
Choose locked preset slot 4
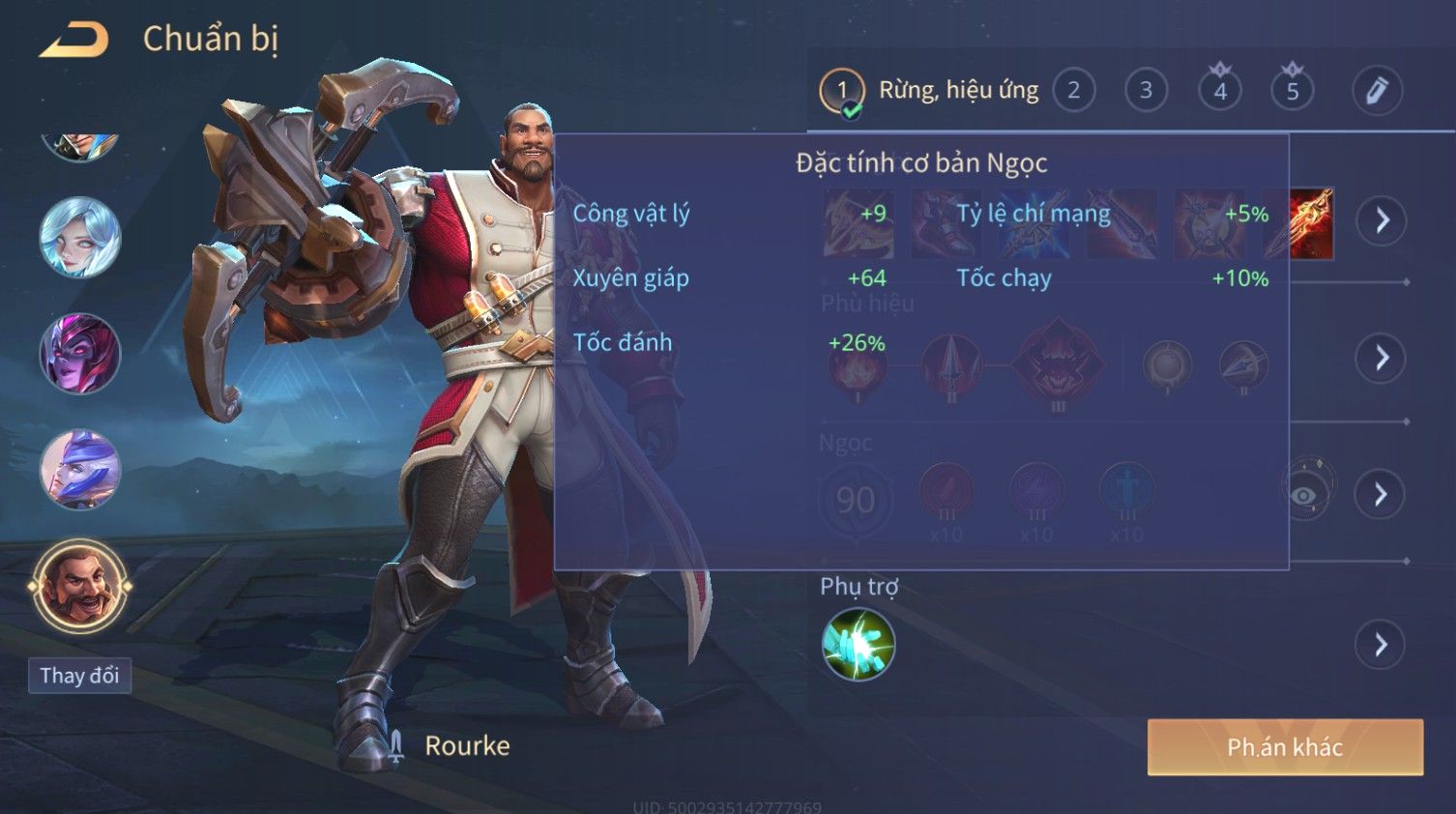(x=1220, y=91)
